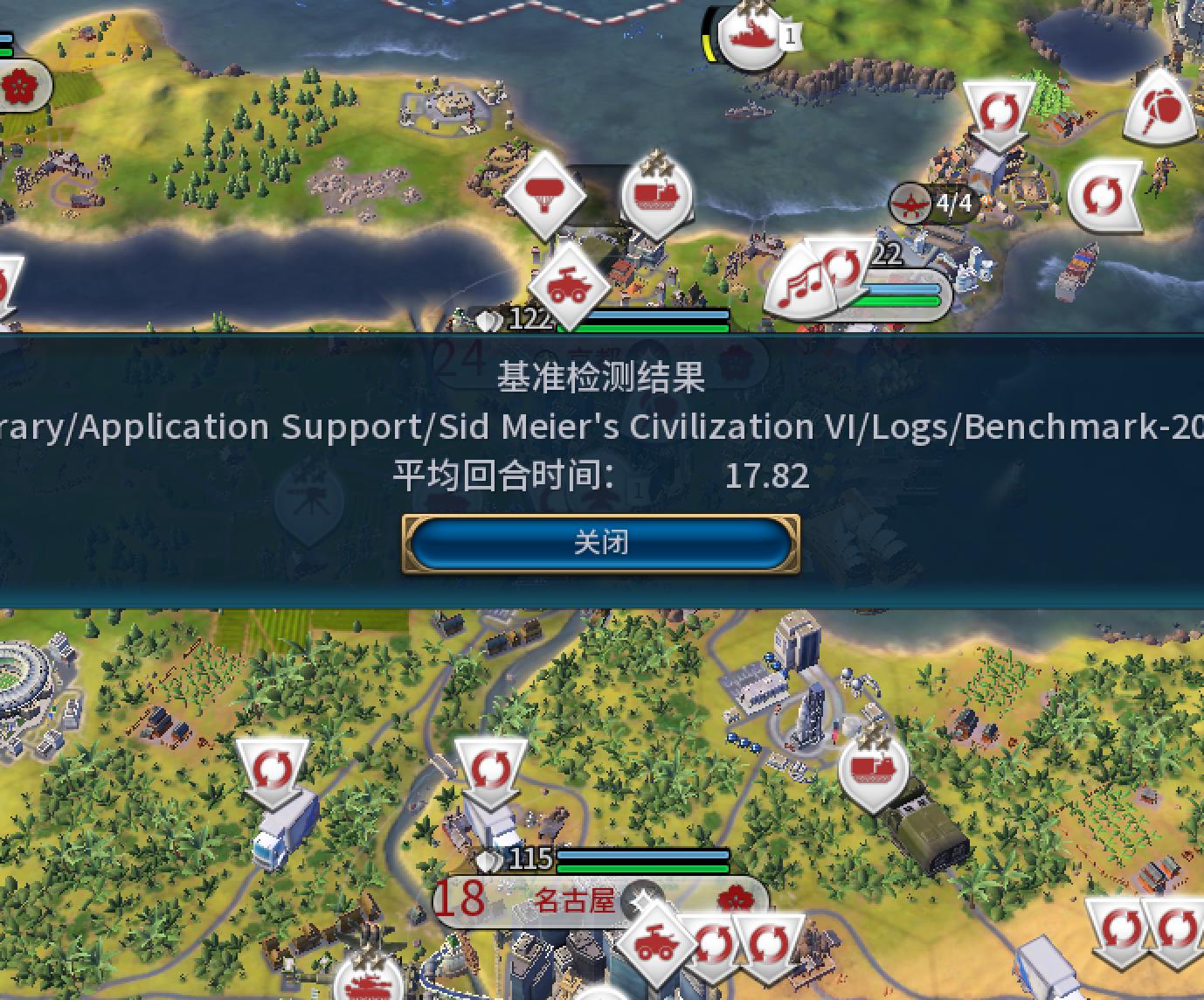
Task: Click the city strength value 115 above Nagoya
Action: tap(529, 860)
